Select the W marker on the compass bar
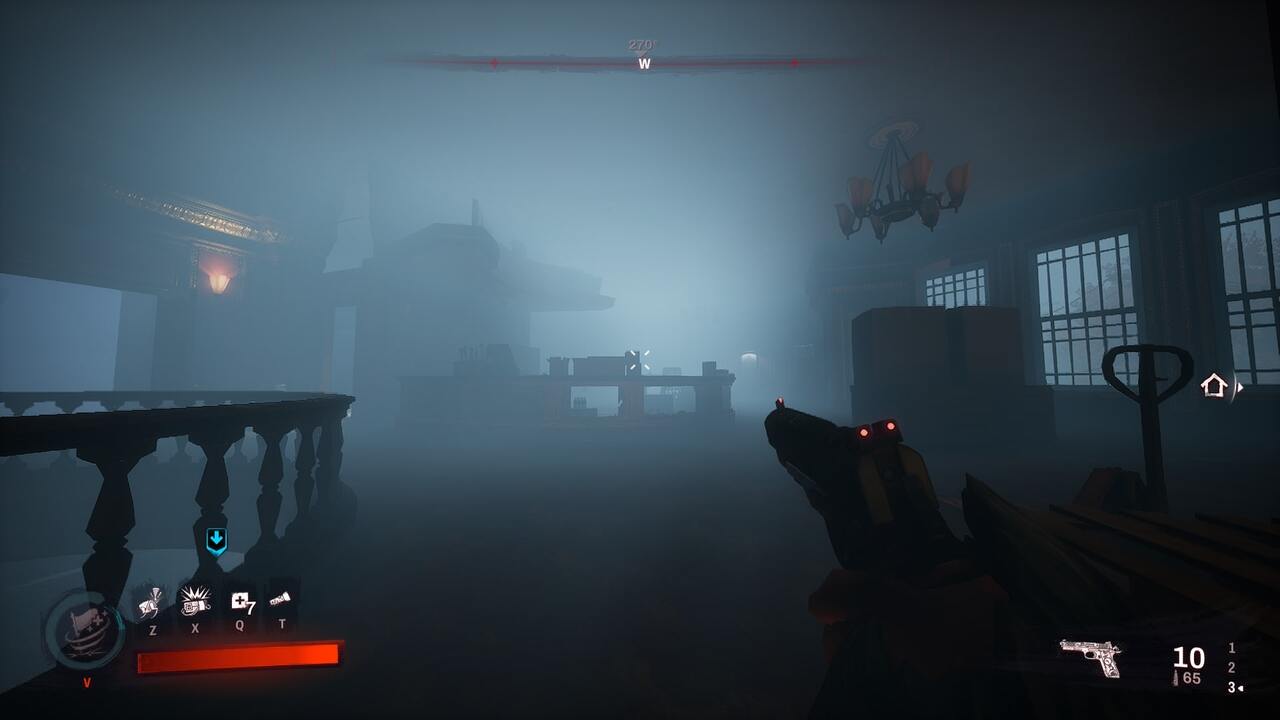 tap(644, 64)
